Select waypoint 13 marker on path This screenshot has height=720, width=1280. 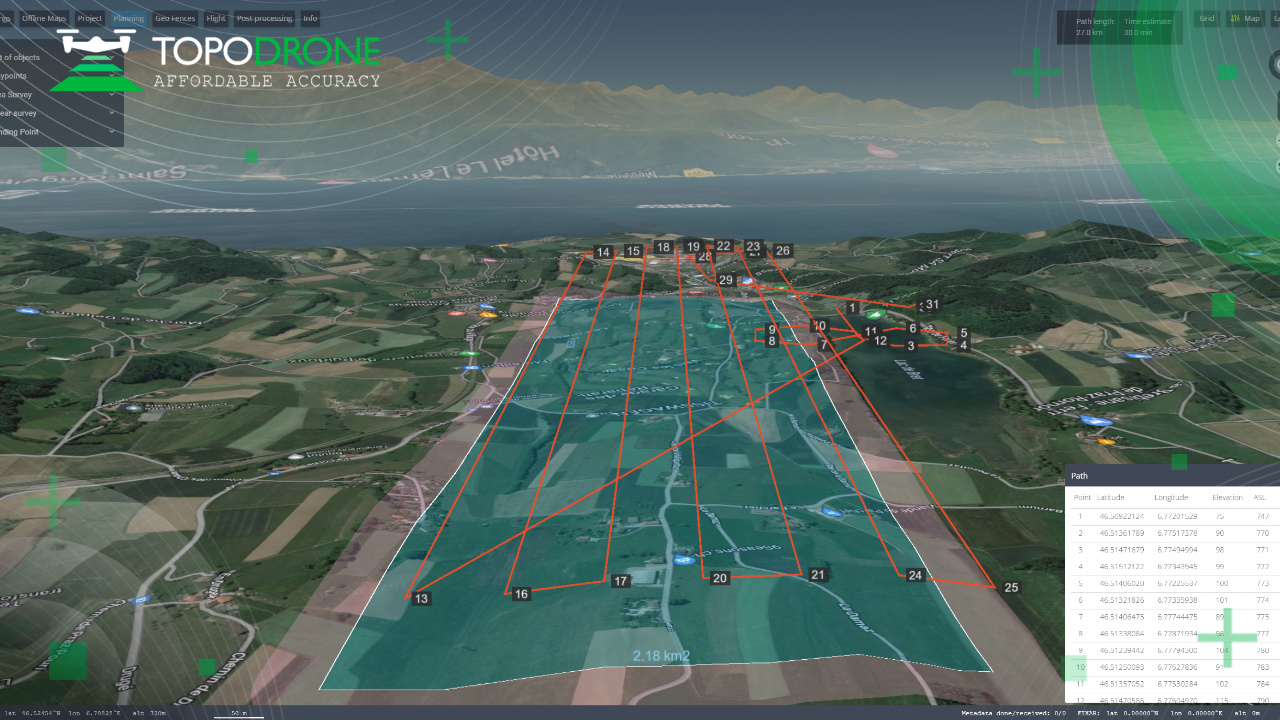click(421, 599)
